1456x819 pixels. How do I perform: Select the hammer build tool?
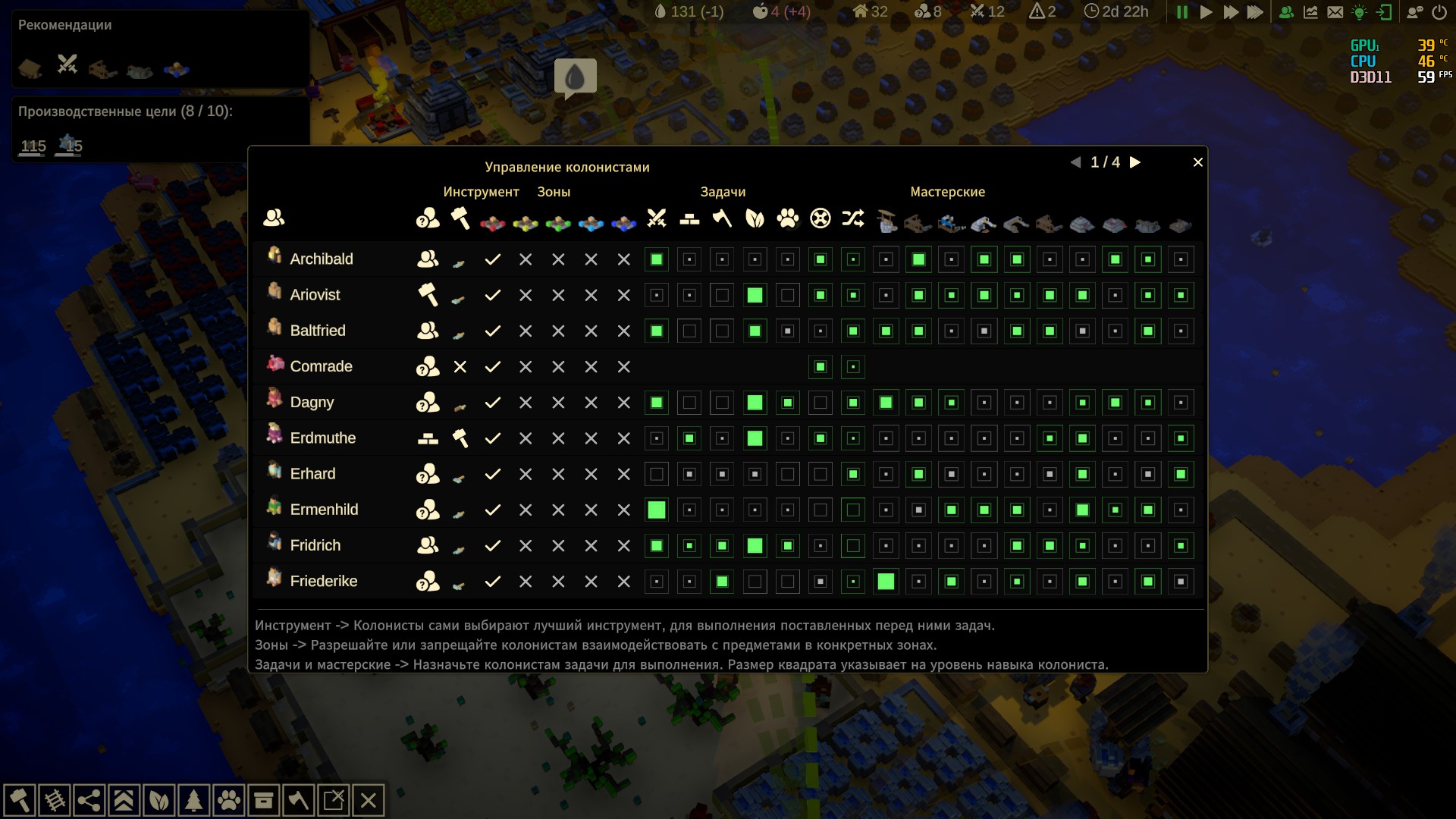(20, 801)
